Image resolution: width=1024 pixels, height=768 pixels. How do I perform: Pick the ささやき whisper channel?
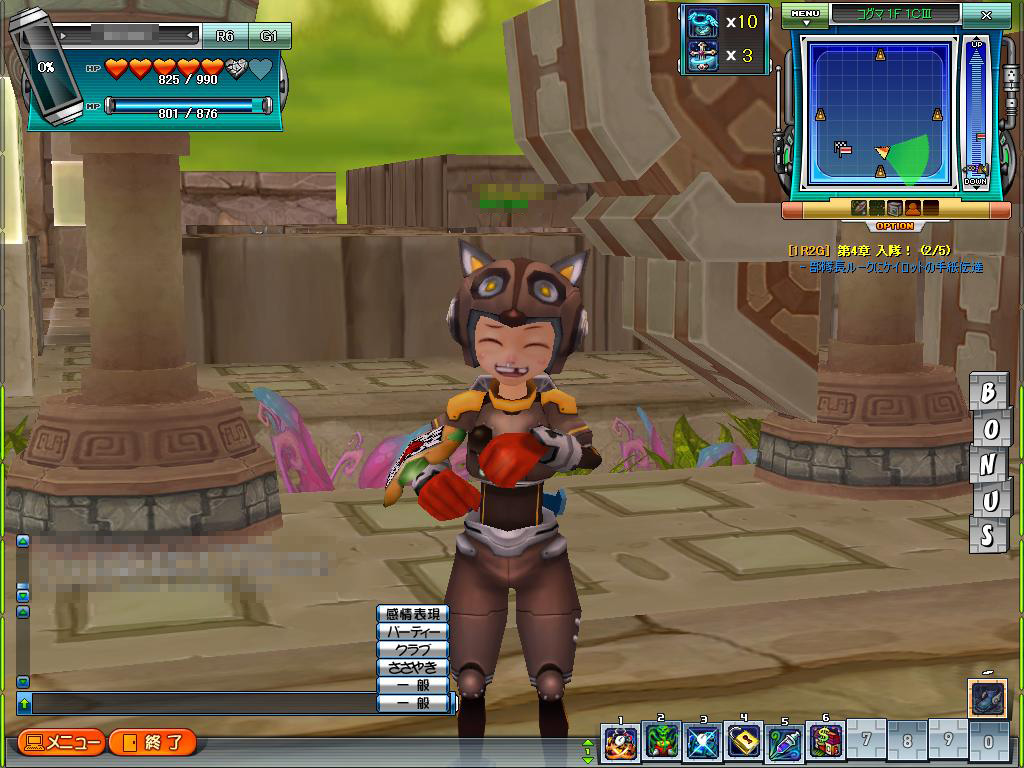click(412, 667)
